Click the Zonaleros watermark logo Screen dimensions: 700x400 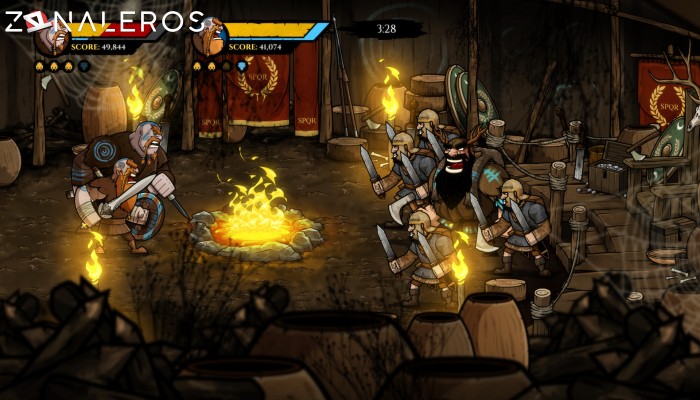pyautogui.click(x=103, y=20)
